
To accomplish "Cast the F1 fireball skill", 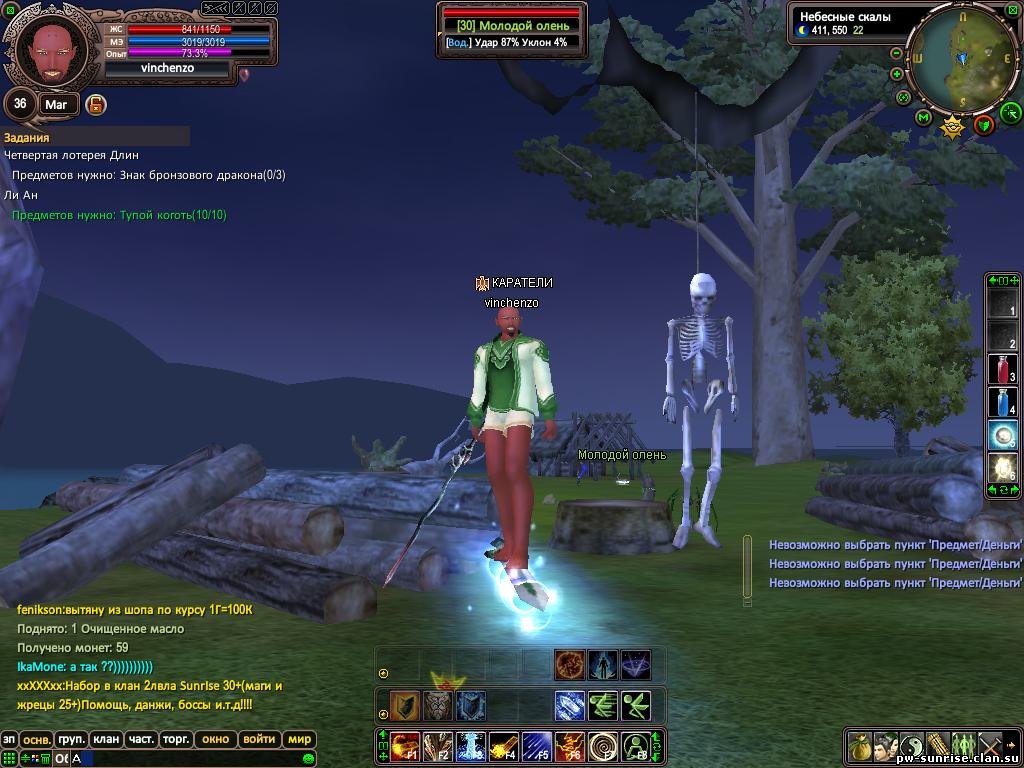I will point(405,746).
